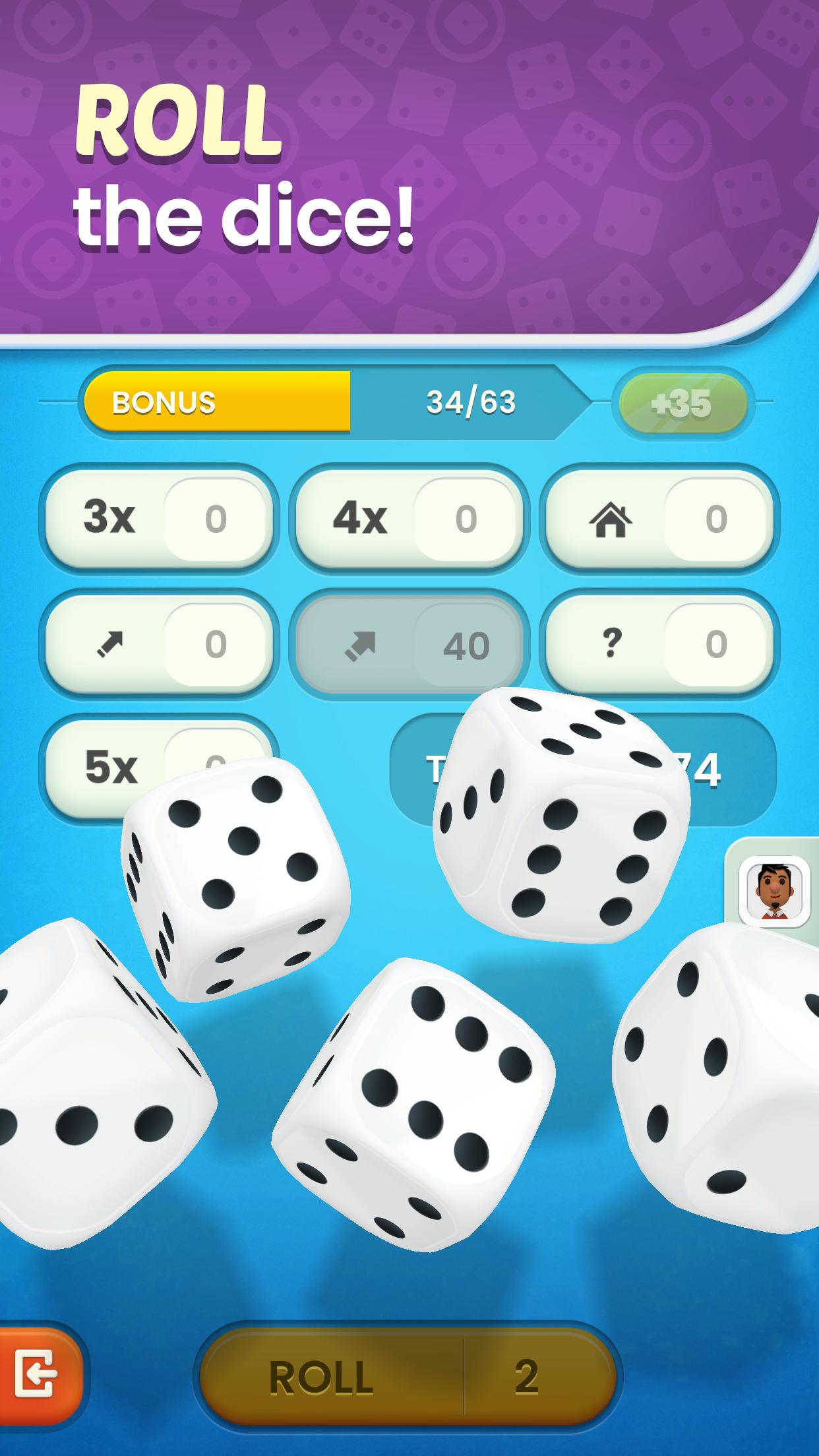The height and width of the screenshot is (1456, 819).
Task: Exit the game with the orange button
Action: tap(36, 1375)
